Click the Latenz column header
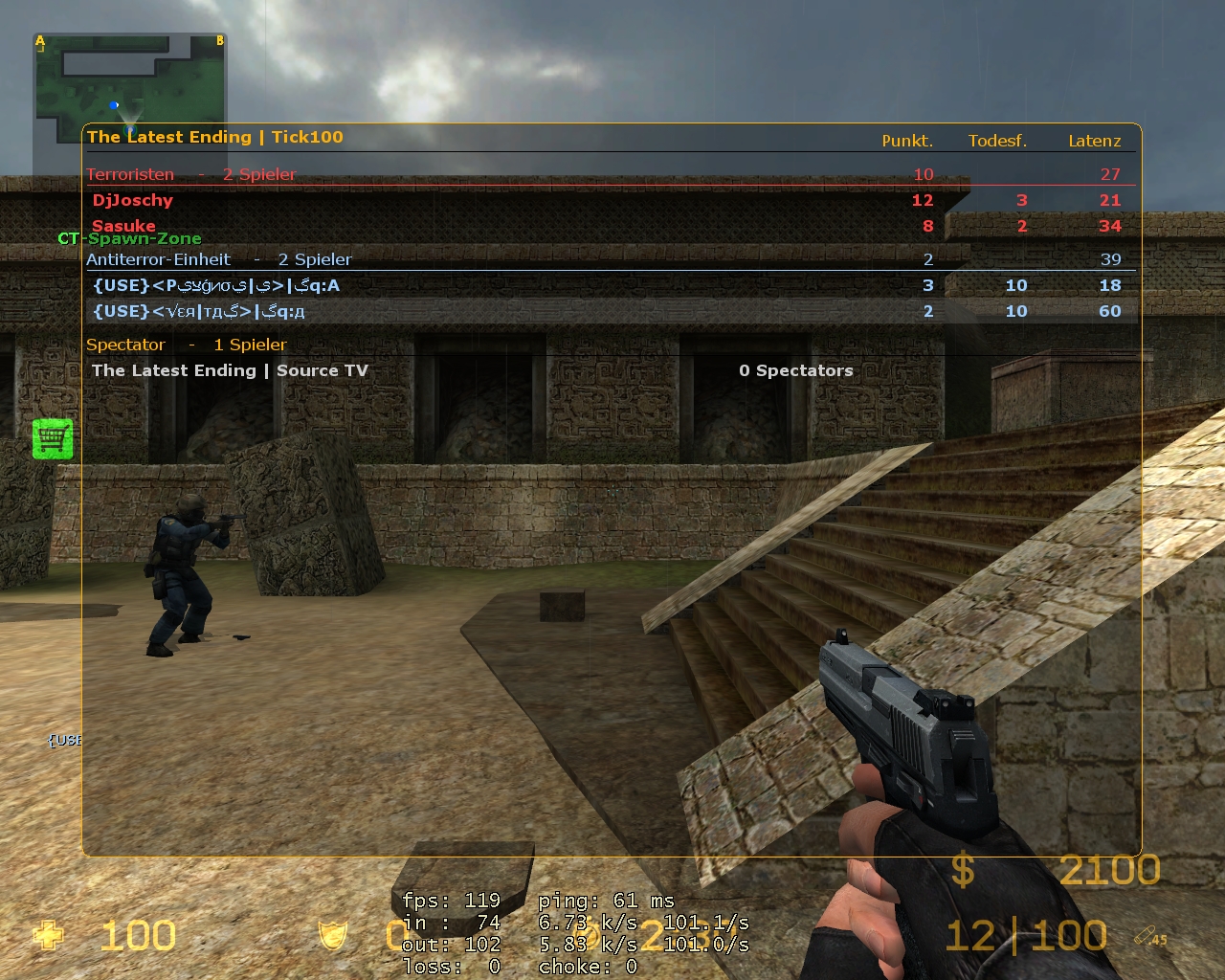The height and width of the screenshot is (980, 1225). tap(1094, 141)
